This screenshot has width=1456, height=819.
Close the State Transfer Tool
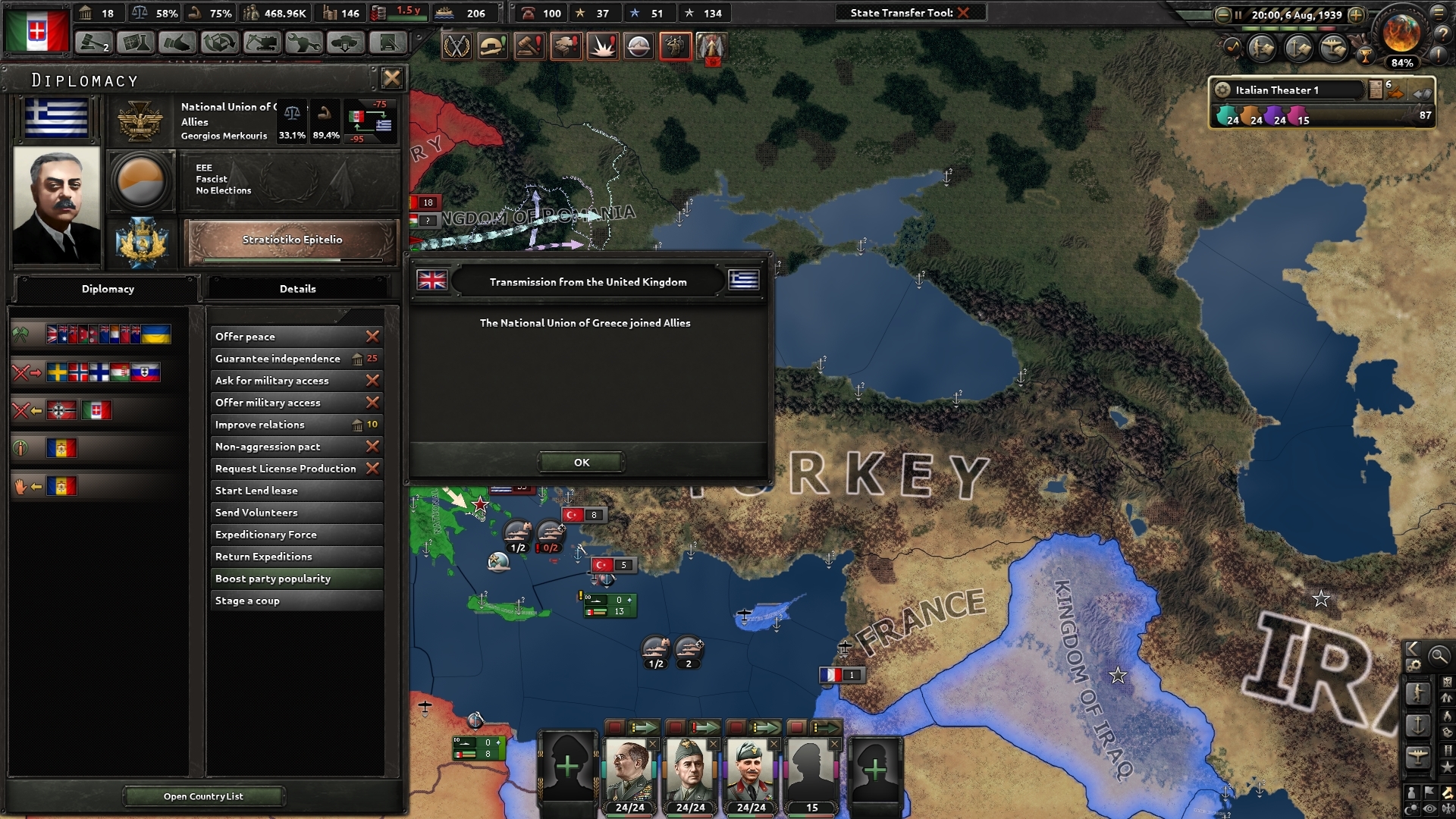[x=963, y=13]
